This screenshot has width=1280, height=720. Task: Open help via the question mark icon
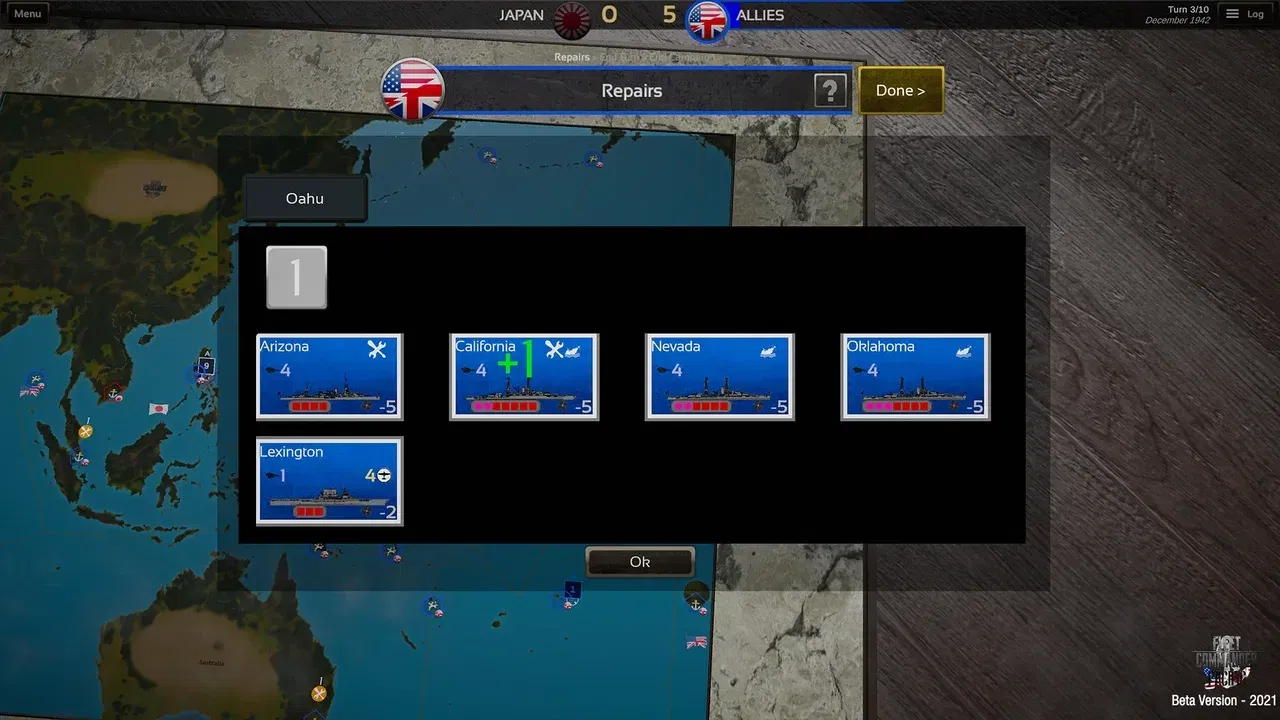pos(829,91)
